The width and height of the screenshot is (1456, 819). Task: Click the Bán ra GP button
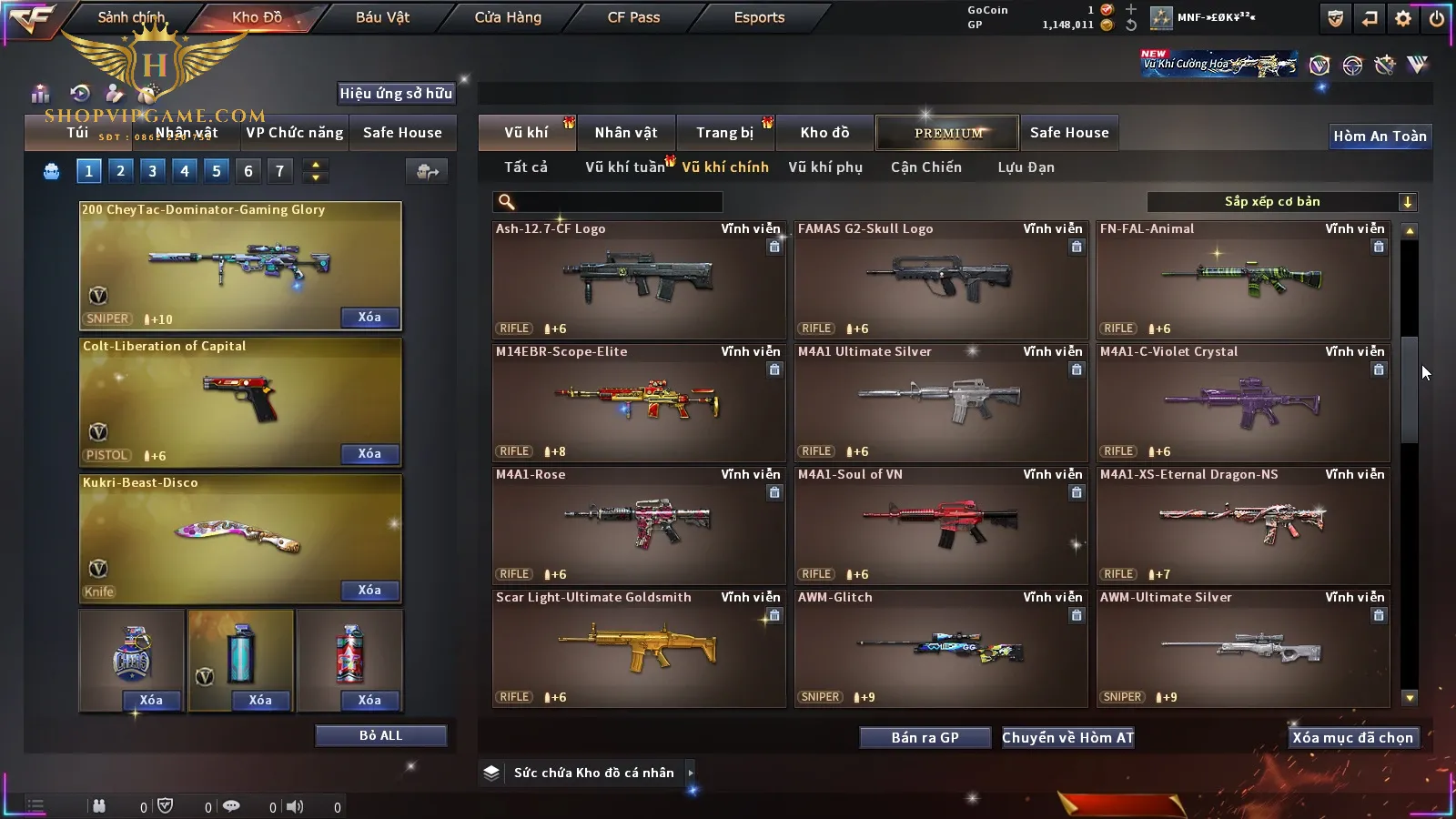click(925, 738)
